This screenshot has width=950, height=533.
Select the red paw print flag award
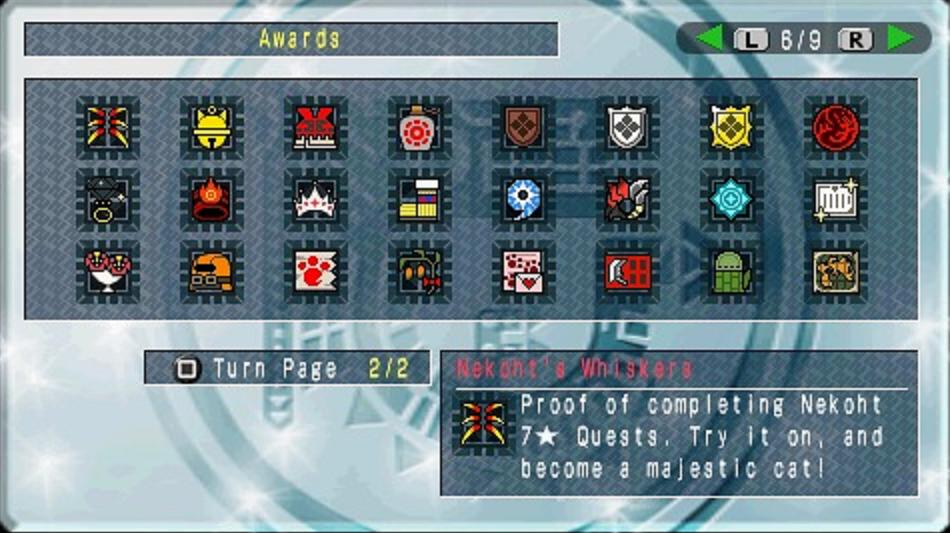pyautogui.click(x=316, y=272)
